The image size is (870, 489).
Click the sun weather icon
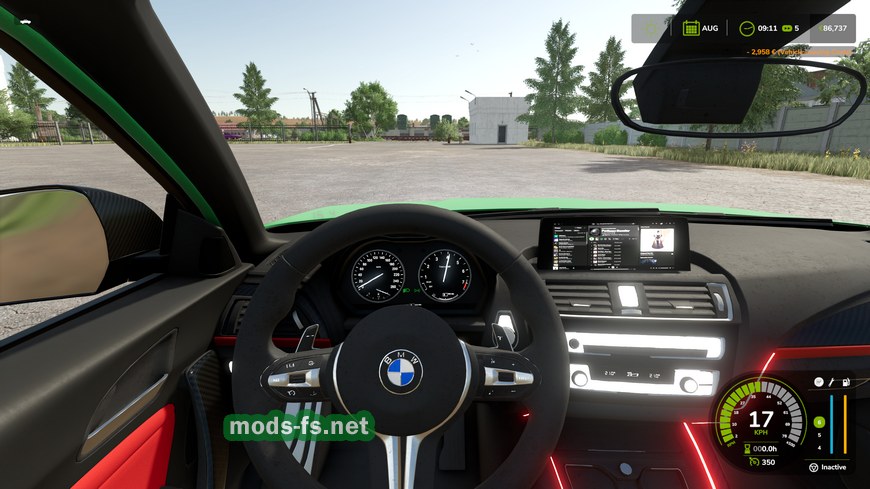coord(651,28)
